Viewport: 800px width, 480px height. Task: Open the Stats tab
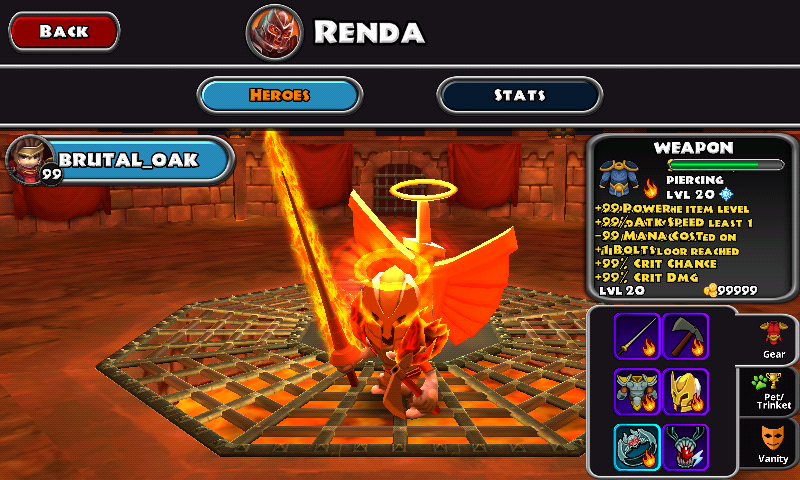519,95
